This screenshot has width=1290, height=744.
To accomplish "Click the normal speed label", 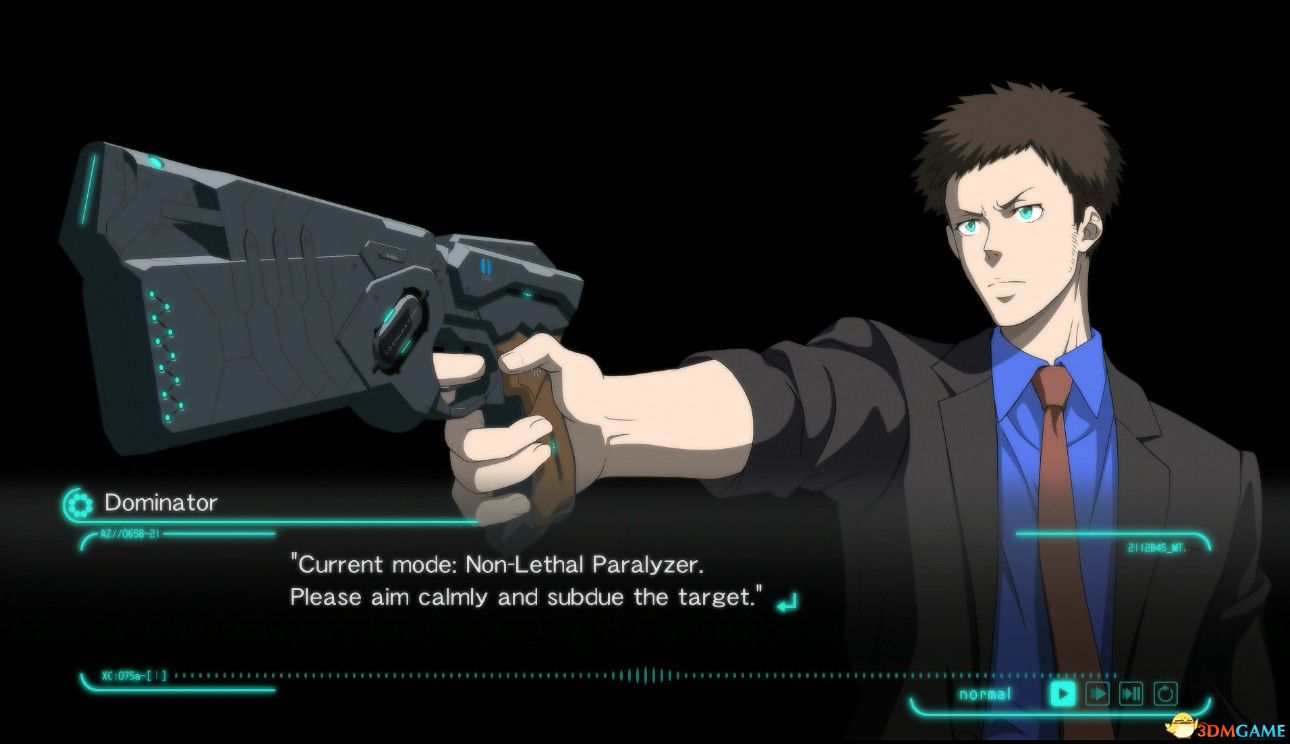I will point(987,693).
